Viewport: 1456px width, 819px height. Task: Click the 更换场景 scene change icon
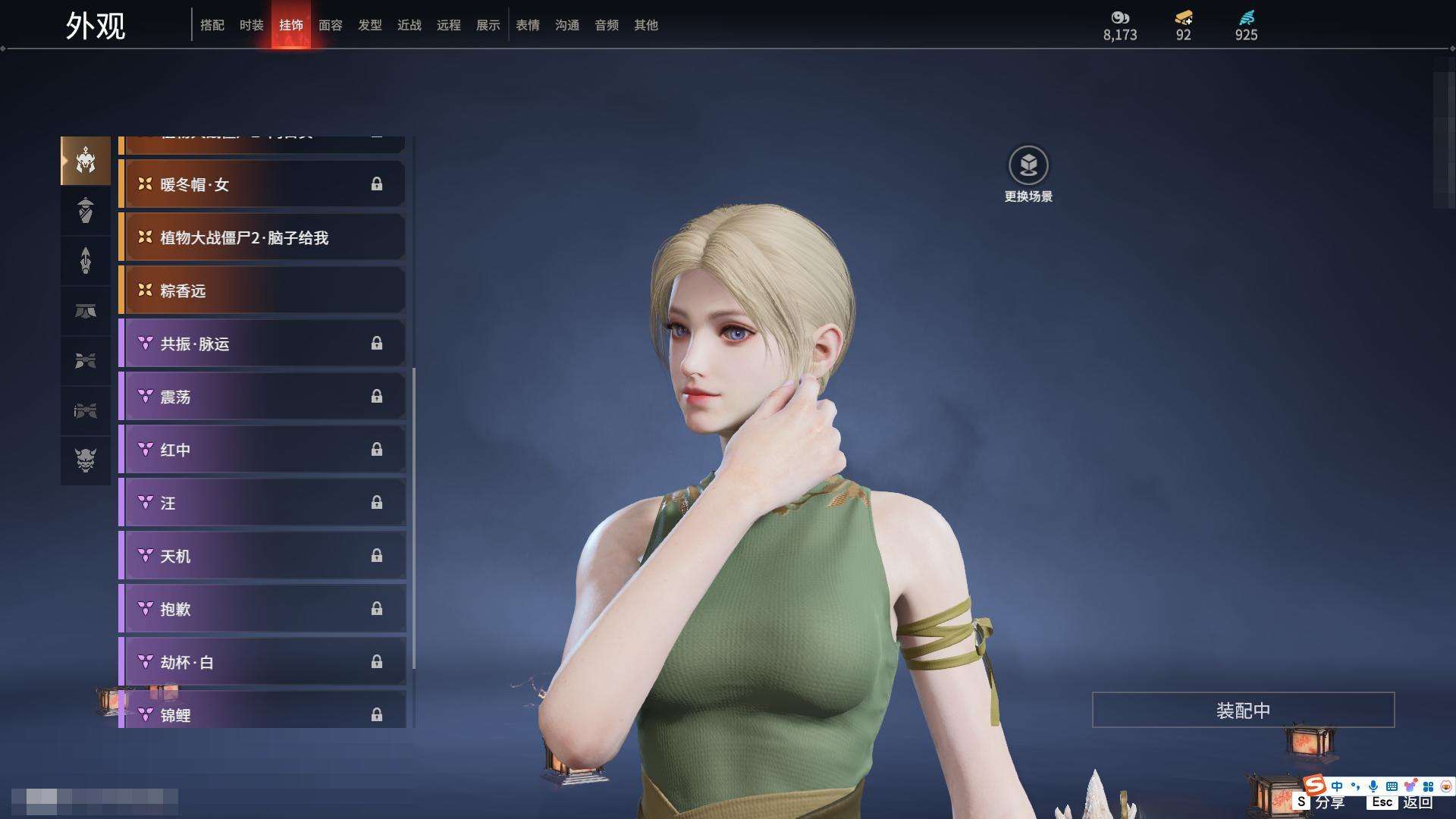click(x=1028, y=165)
